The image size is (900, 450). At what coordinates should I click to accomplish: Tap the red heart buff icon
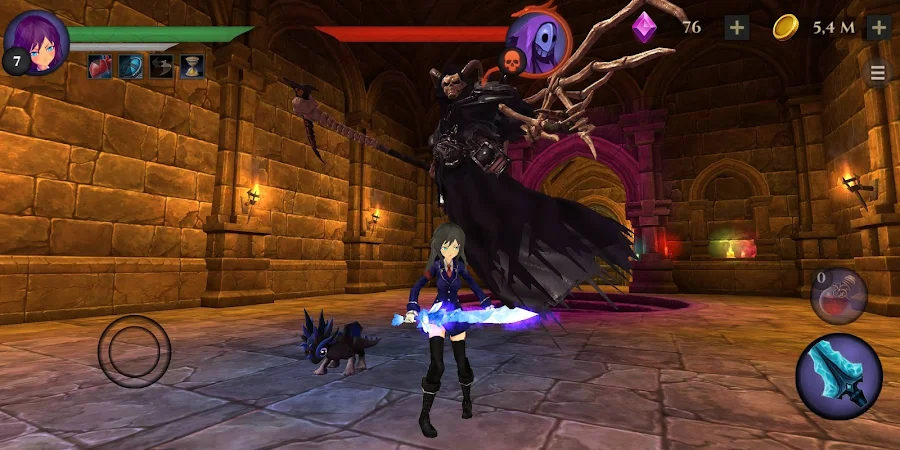pyautogui.click(x=100, y=66)
